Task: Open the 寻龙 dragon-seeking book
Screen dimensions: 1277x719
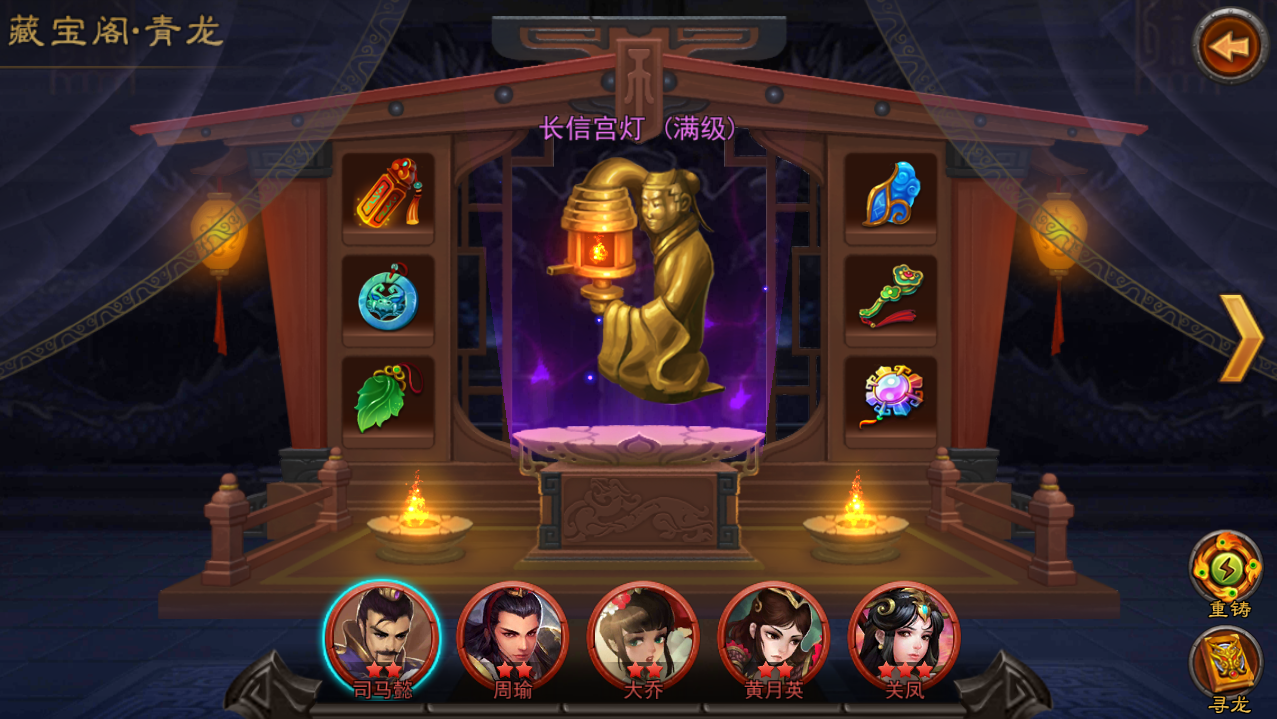Action: click(x=1226, y=663)
